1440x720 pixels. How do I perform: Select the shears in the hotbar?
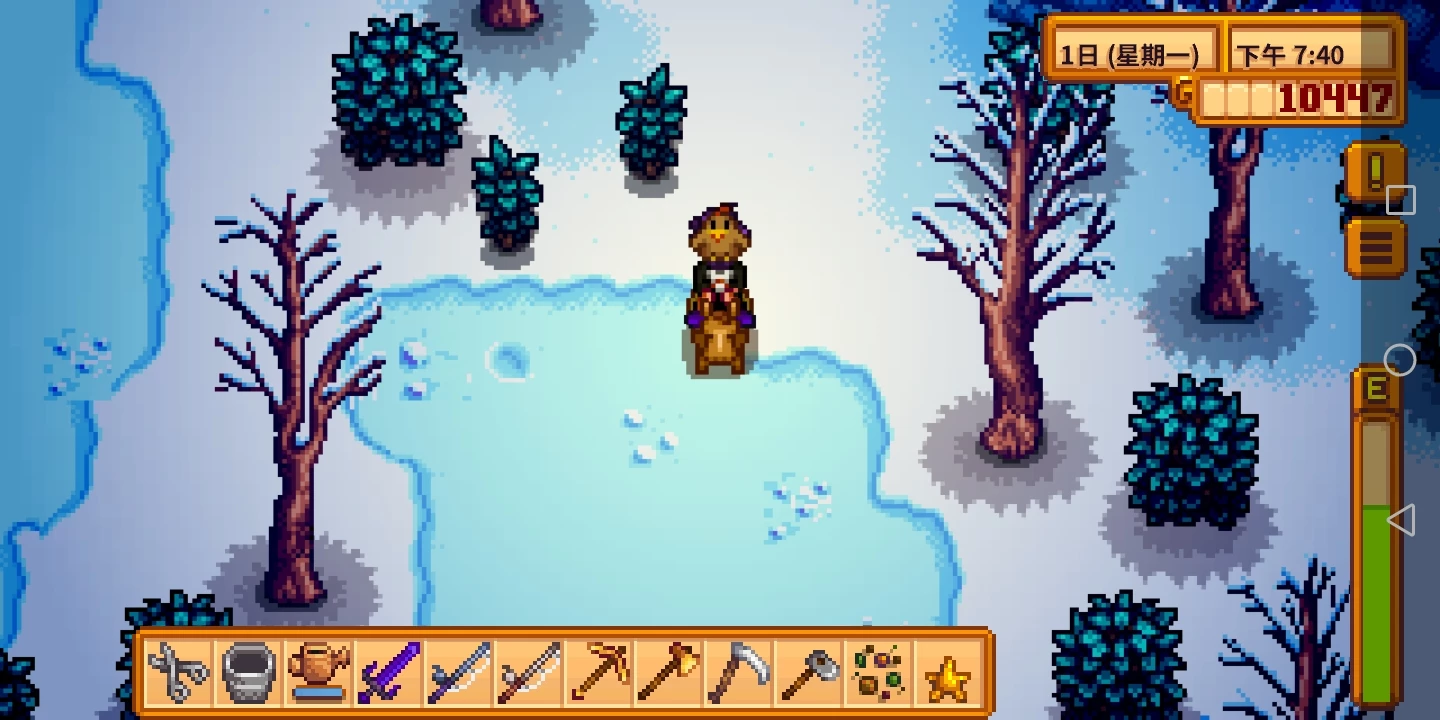coord(179,672)
